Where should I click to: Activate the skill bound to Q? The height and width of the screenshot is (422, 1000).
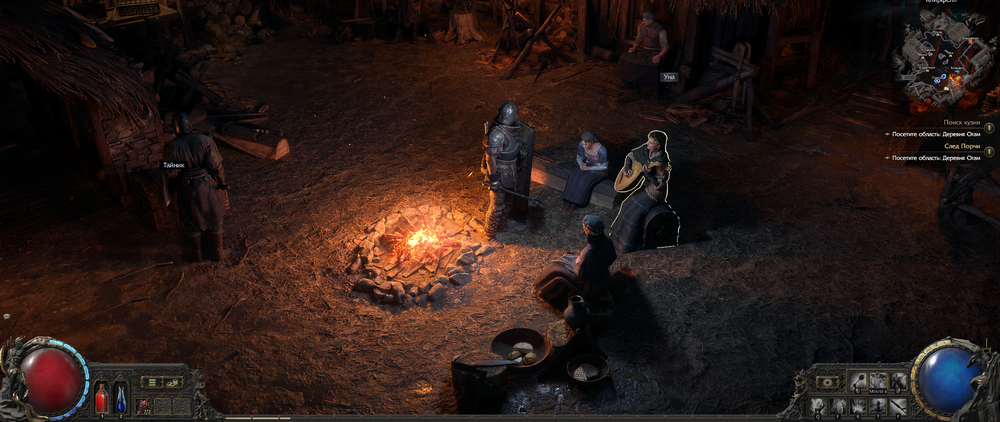coord(819,405)
